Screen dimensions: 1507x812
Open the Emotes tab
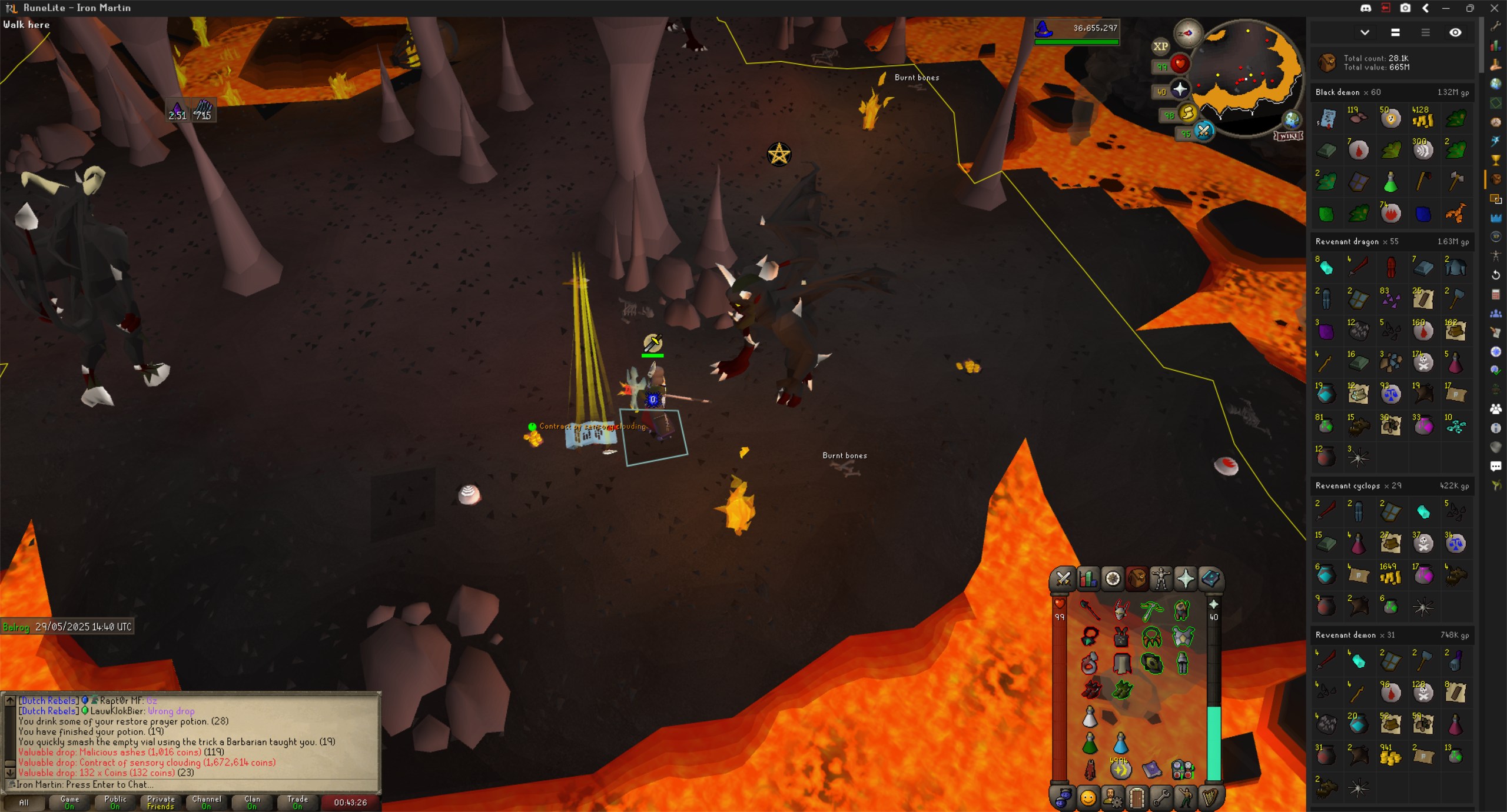pyautogui.click(x=1186, y=798)
